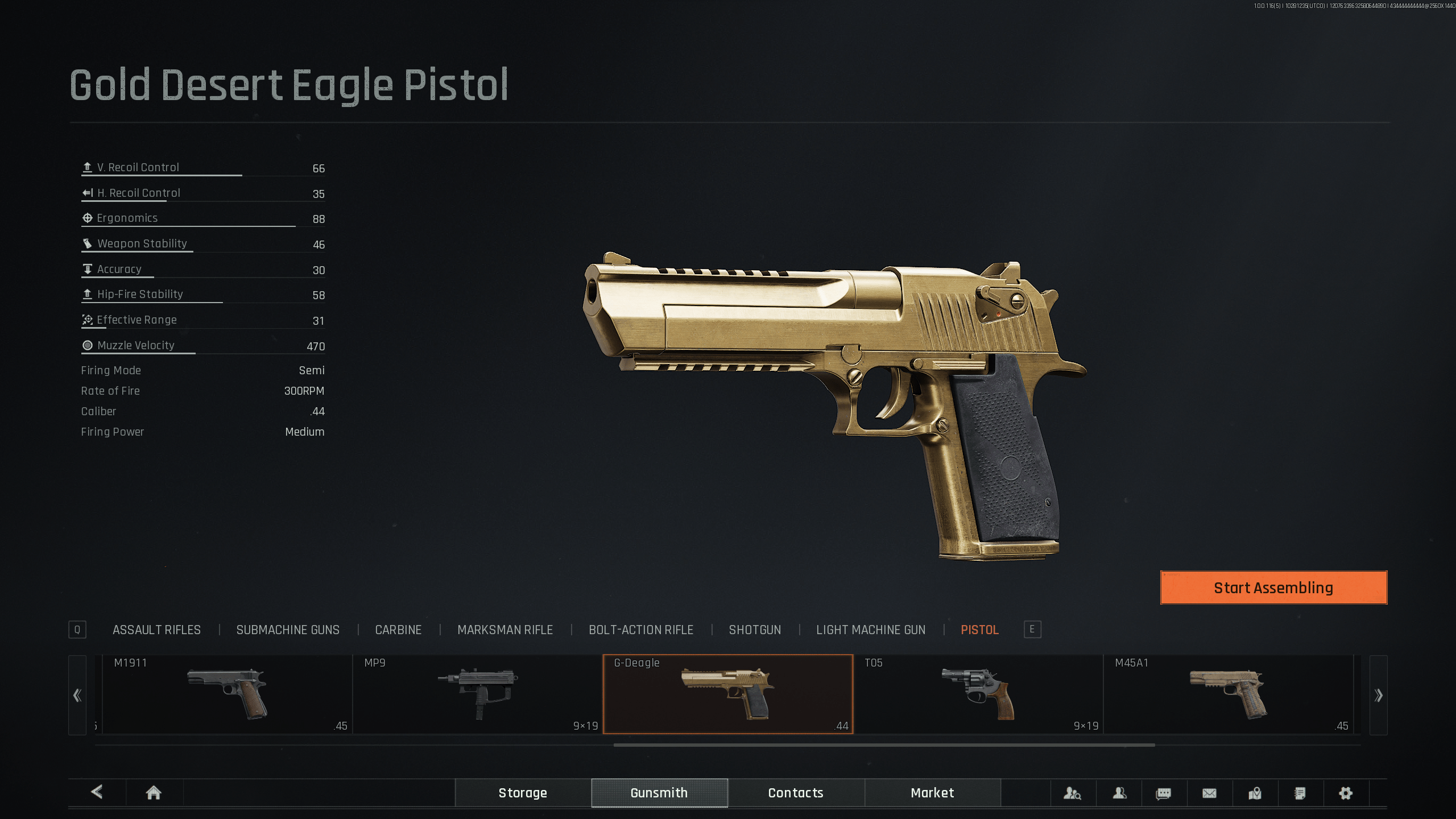Start Assembling the Gold Desert Eagle
Viewport: 1456px width, 819px height.
(1273, 588)
